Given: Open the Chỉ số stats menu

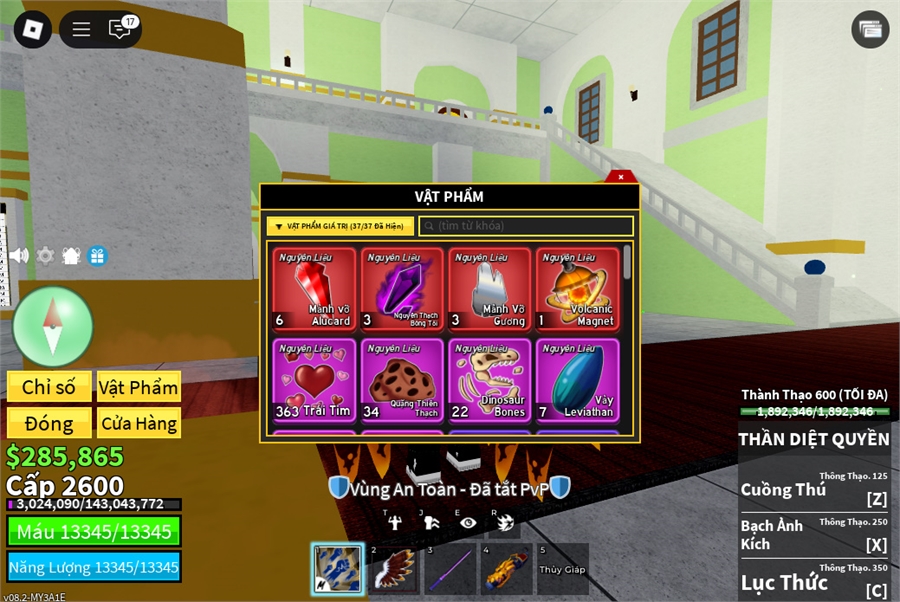Looking at the screenshot, I should pyautogui.click(x=49, y=387).
